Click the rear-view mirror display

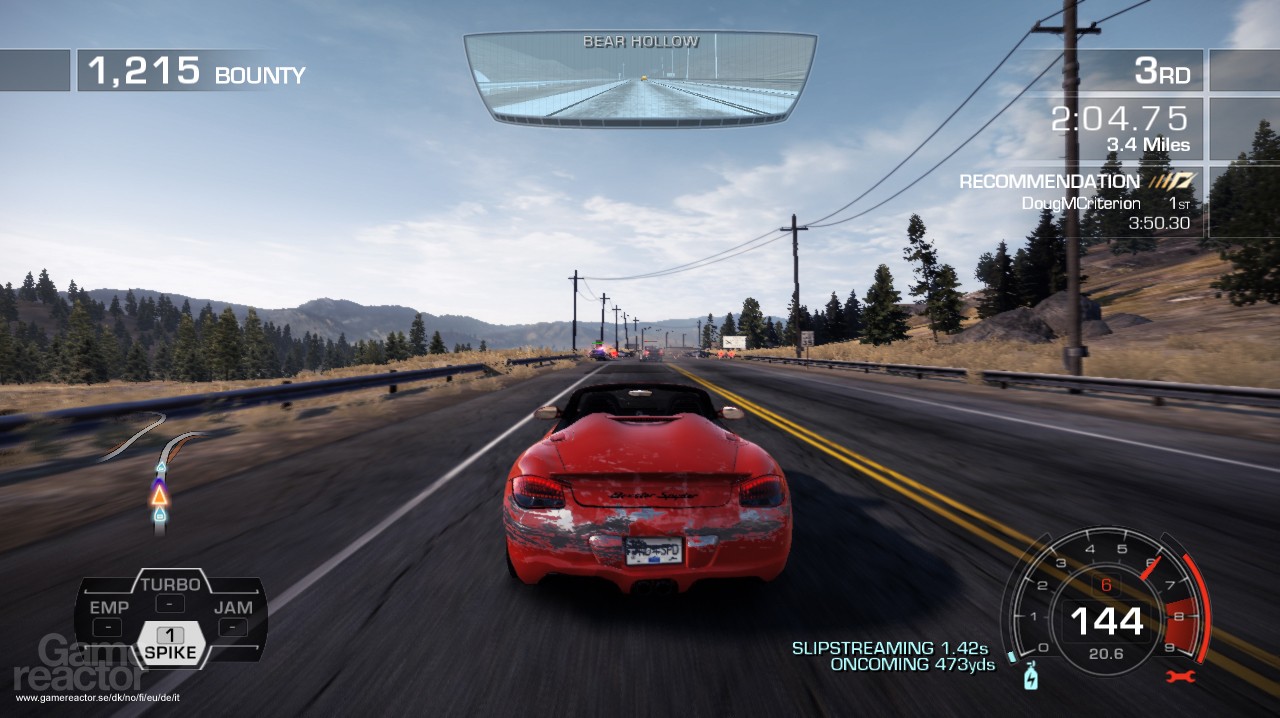[640, 78]
